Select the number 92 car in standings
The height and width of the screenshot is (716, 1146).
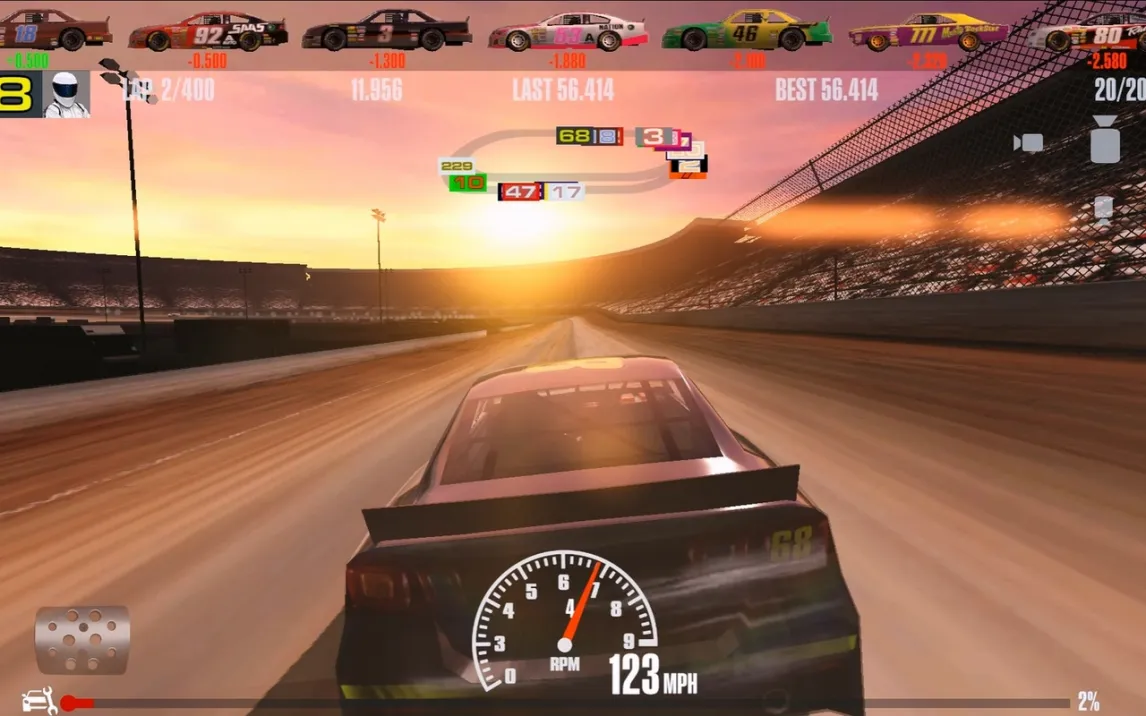tap(208, 34)
